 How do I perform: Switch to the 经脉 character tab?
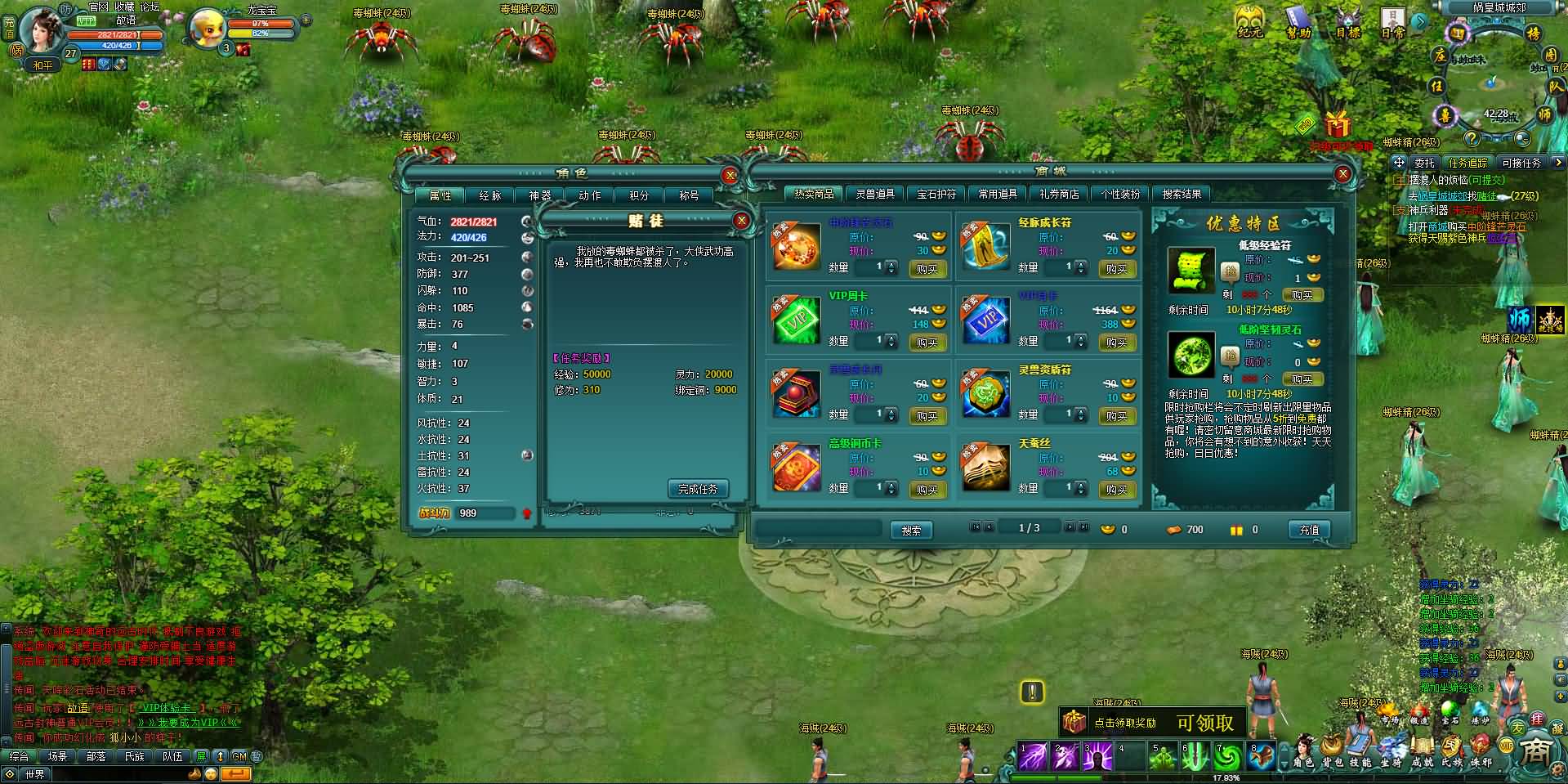click(489, 195)
